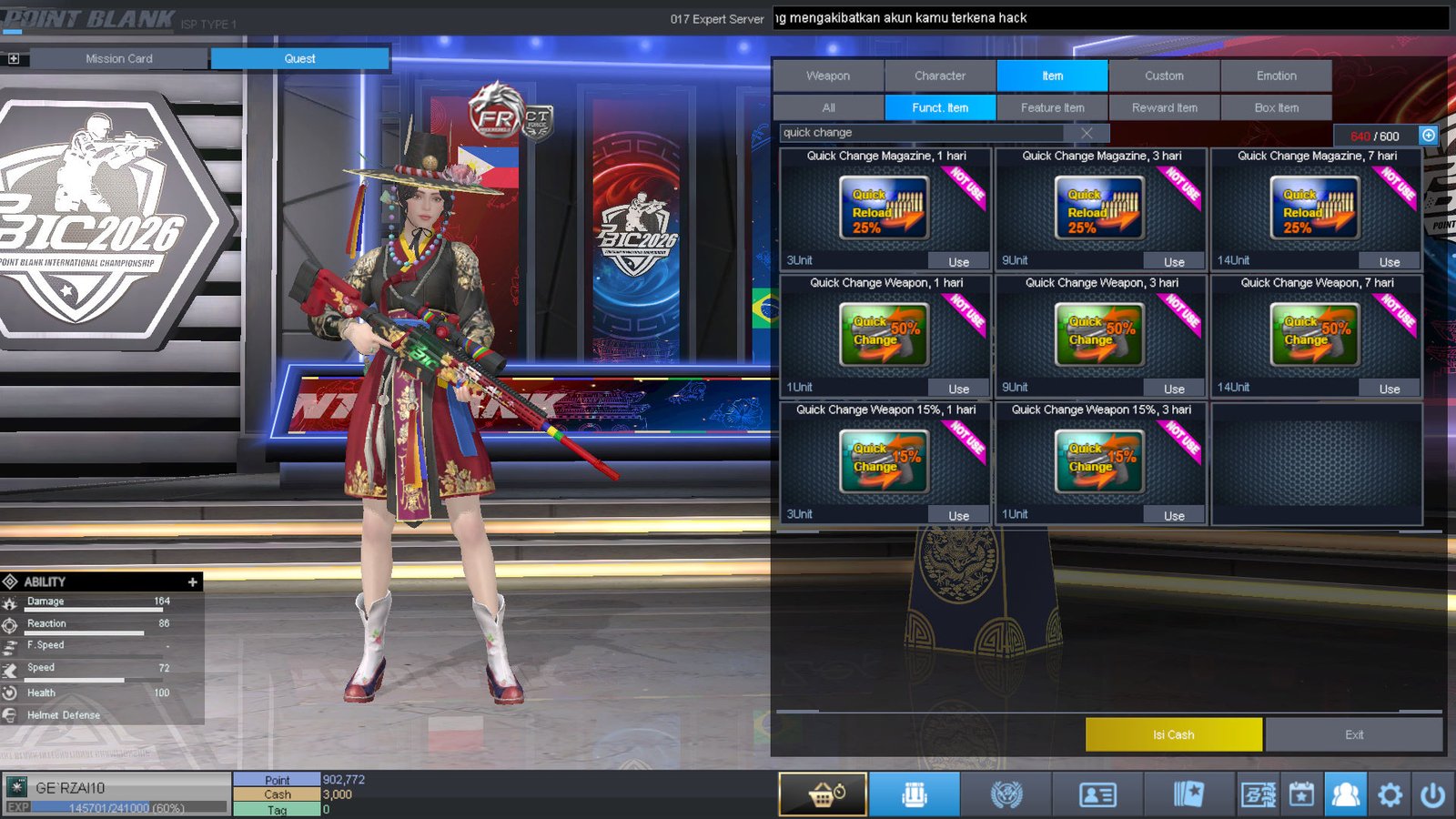Switch to the Emotion tab

pos(1276,76)
